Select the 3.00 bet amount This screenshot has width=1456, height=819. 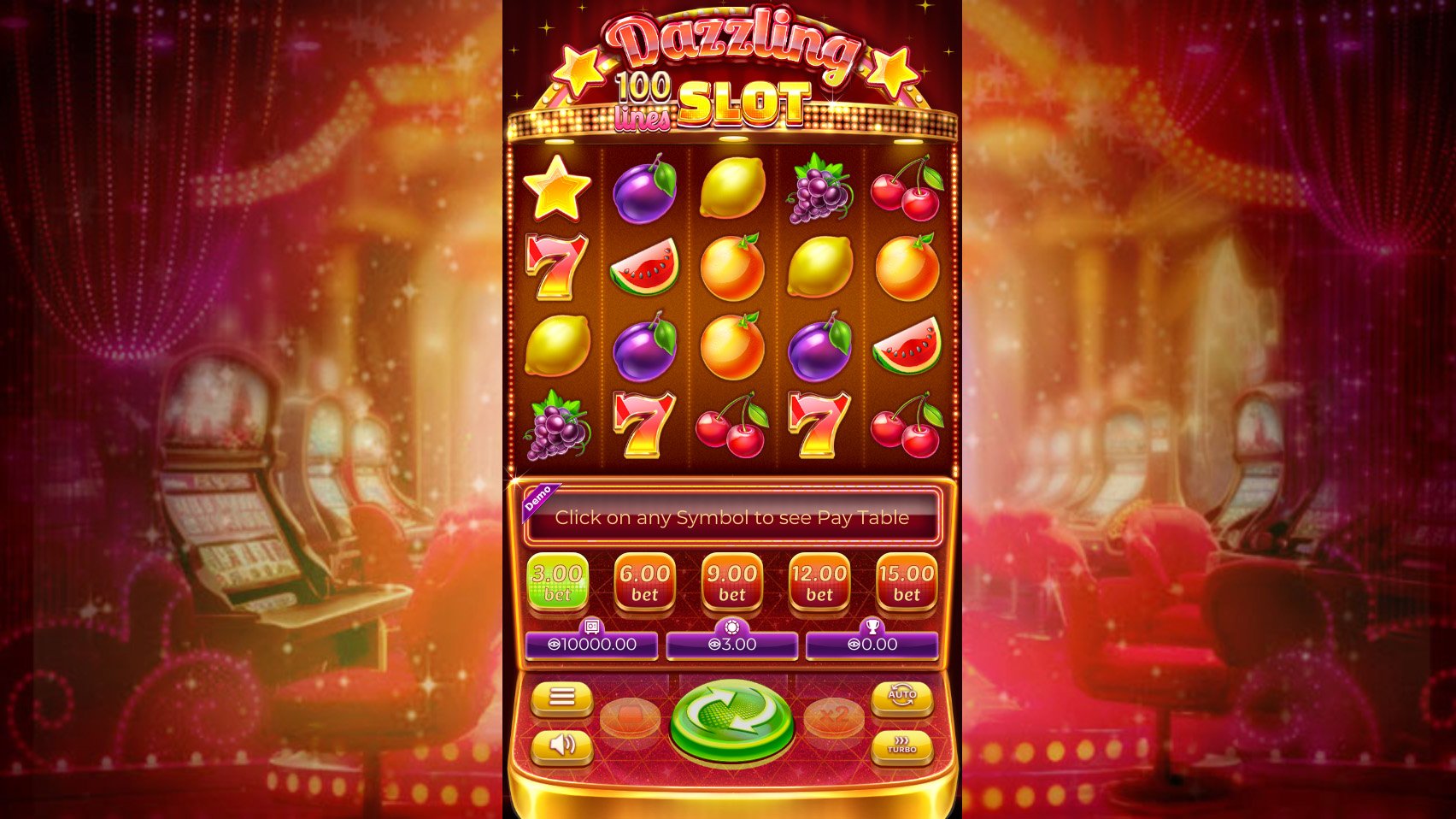pos(557,581)
